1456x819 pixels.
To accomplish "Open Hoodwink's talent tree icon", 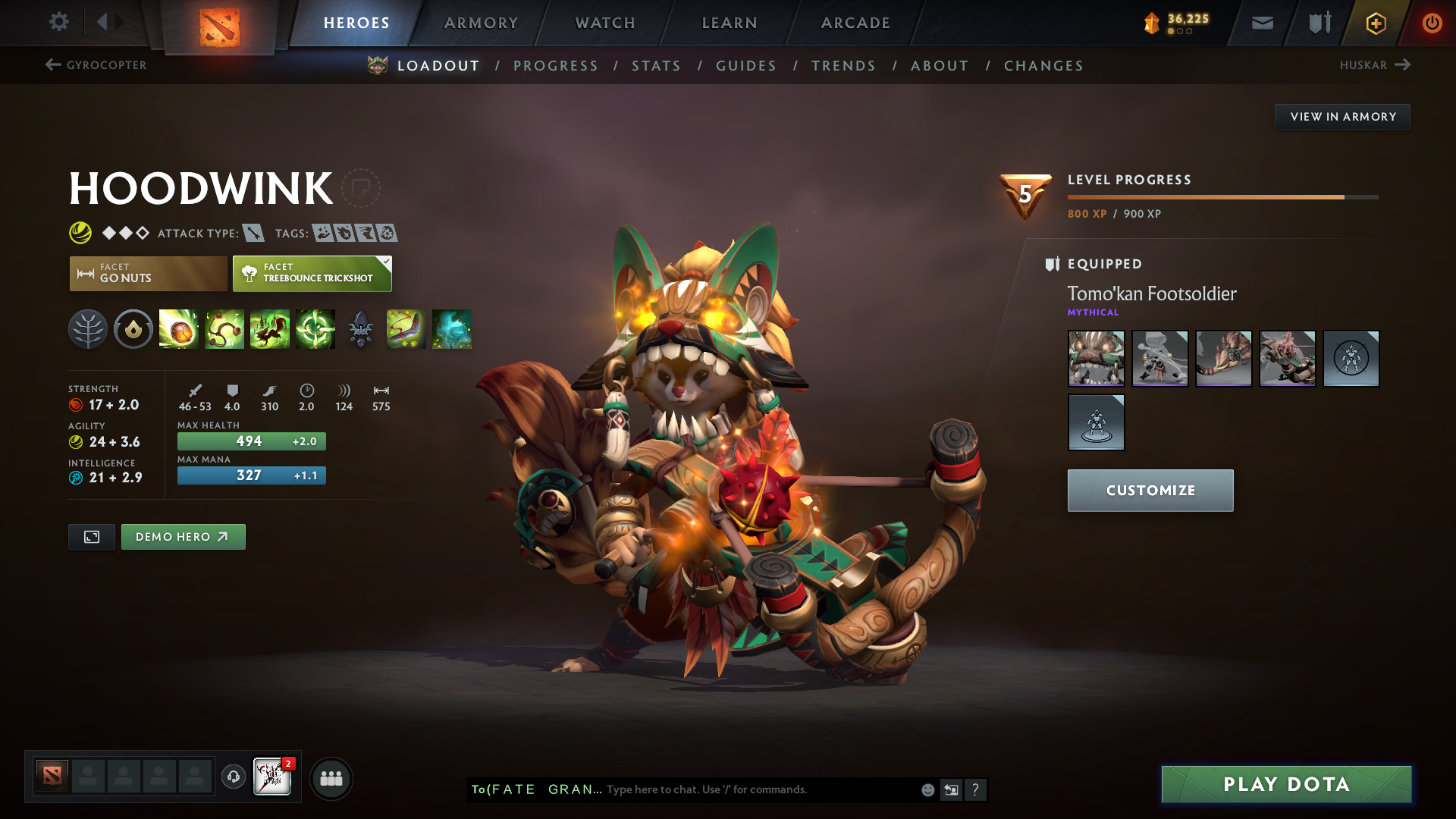I will (x=87, y=329).
